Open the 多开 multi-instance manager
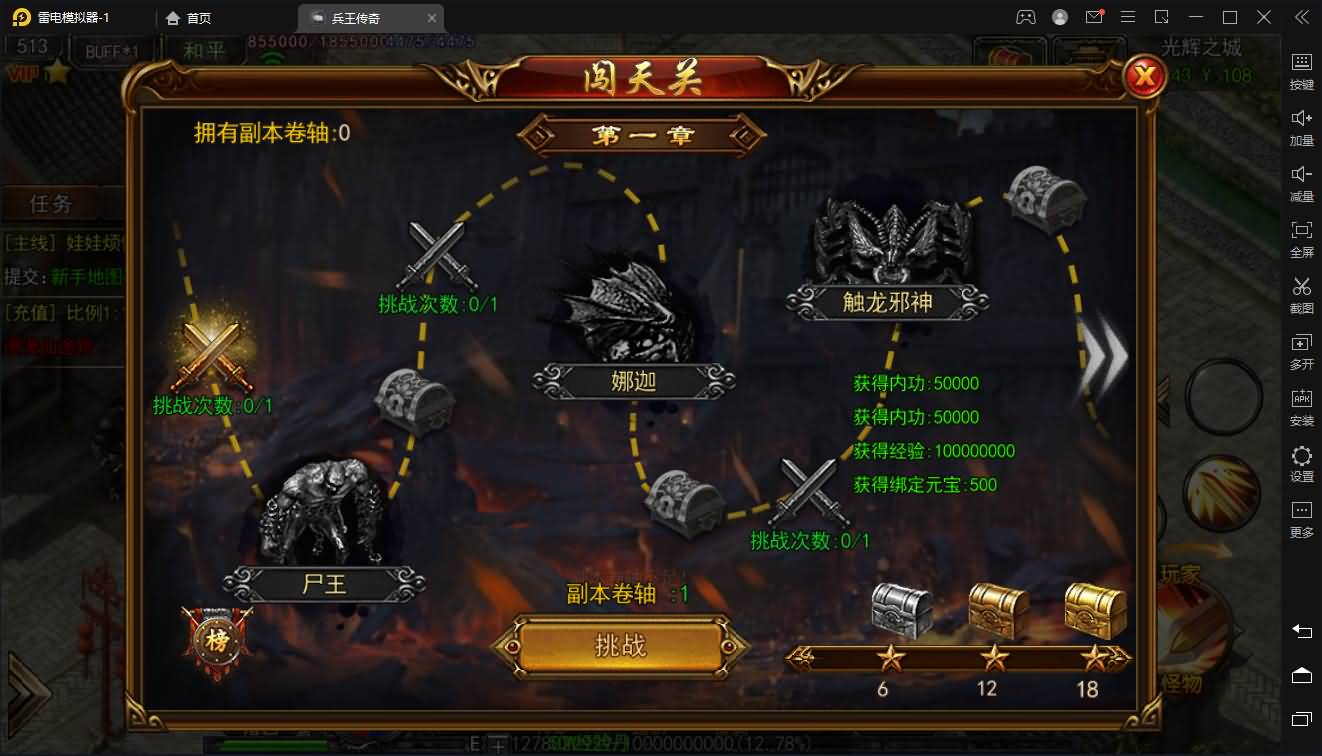Image resolution: width=1322 pixels, height=756 pixels. click(x=1300, y=350)
